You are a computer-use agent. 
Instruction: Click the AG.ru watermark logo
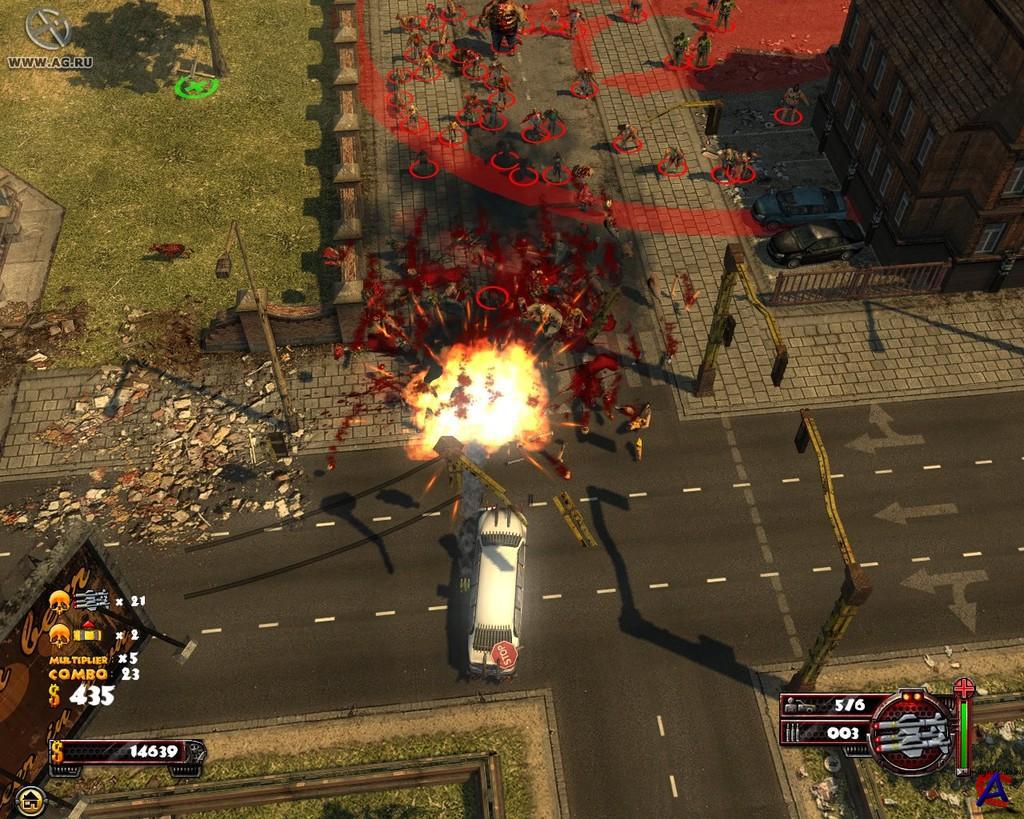47,30
